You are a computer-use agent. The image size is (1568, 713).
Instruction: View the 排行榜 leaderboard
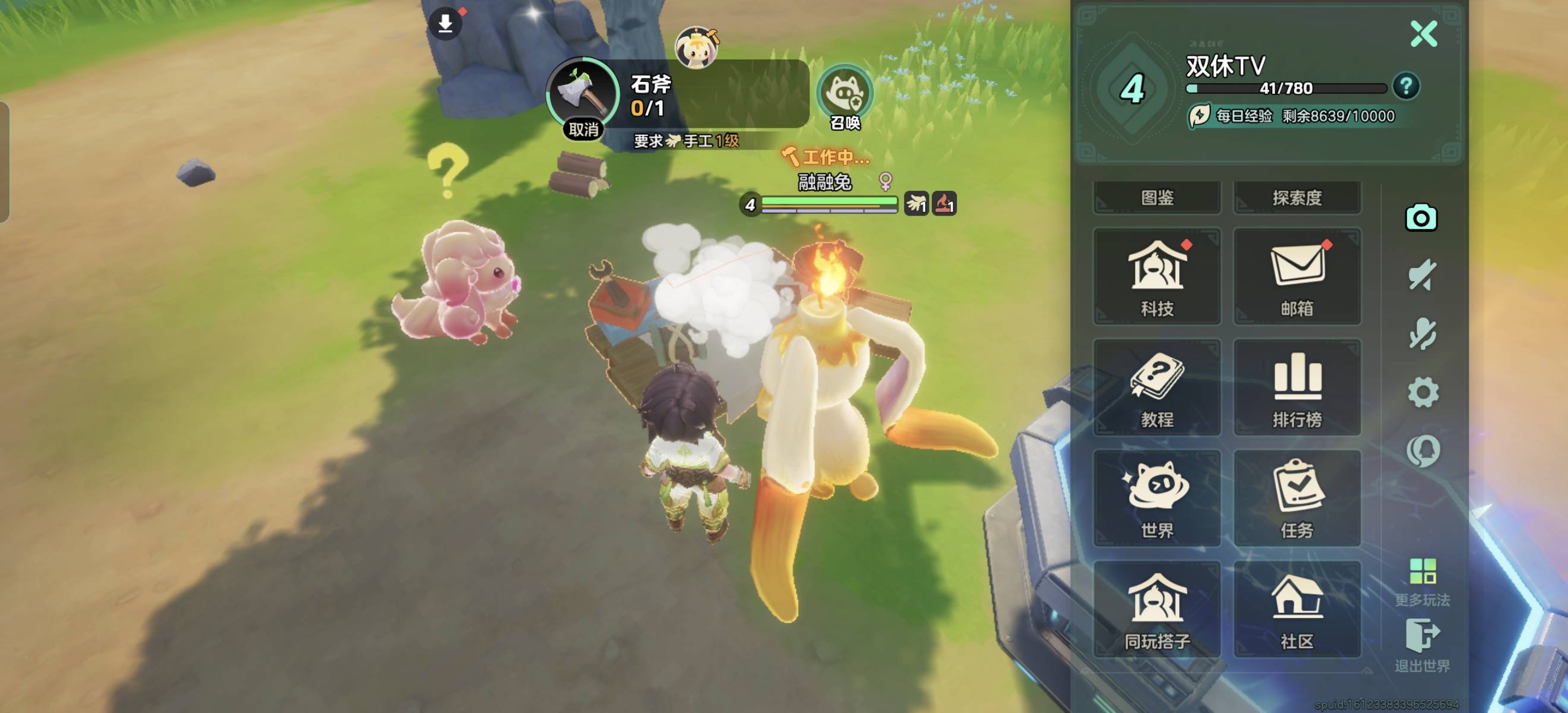pyautogui.click(x=1297, y=388)
